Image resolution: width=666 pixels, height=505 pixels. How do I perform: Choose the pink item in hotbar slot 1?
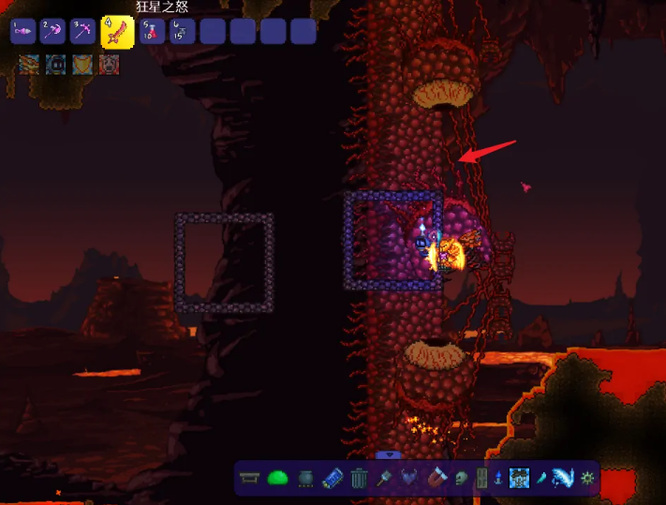tap(23, 31)
